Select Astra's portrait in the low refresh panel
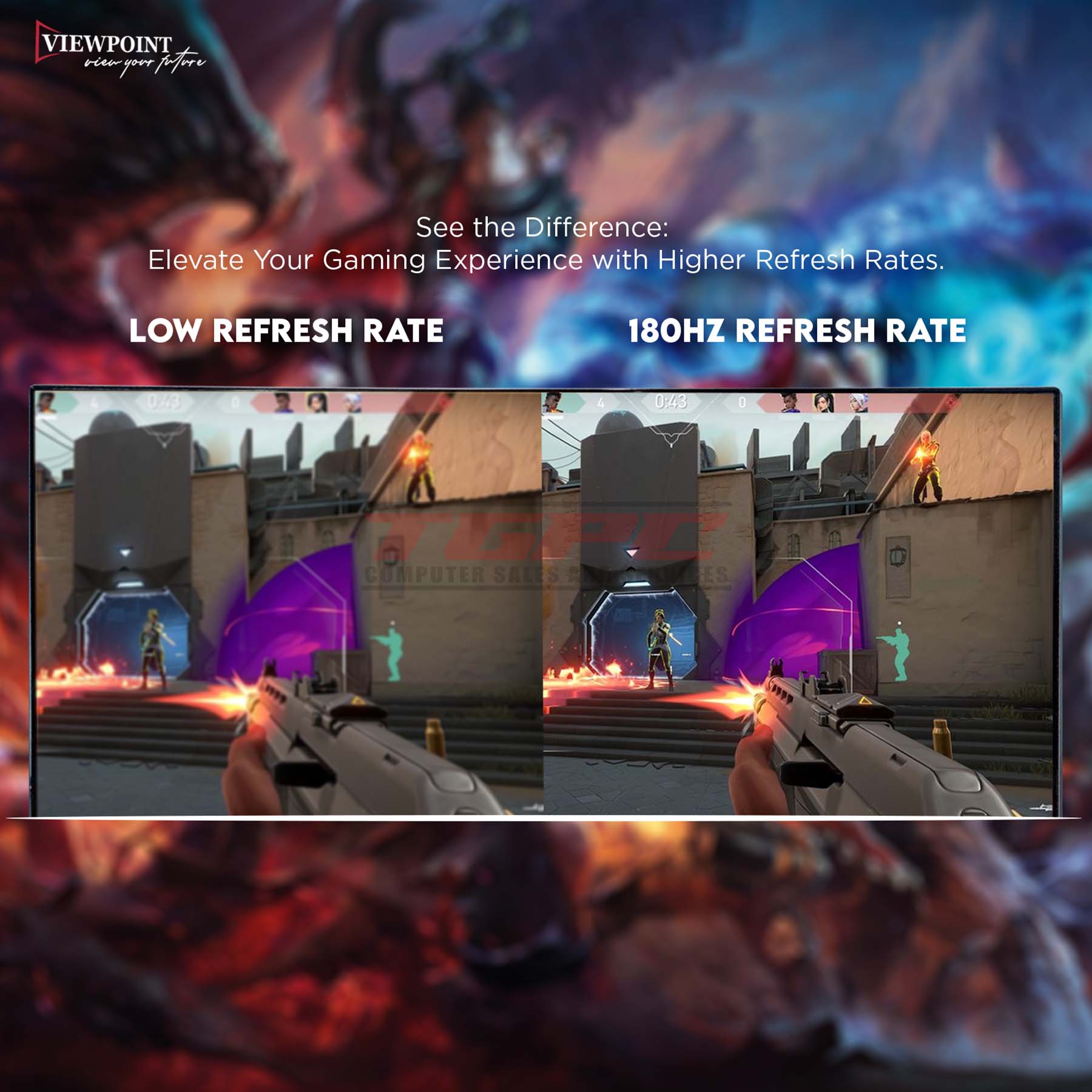 283,402
